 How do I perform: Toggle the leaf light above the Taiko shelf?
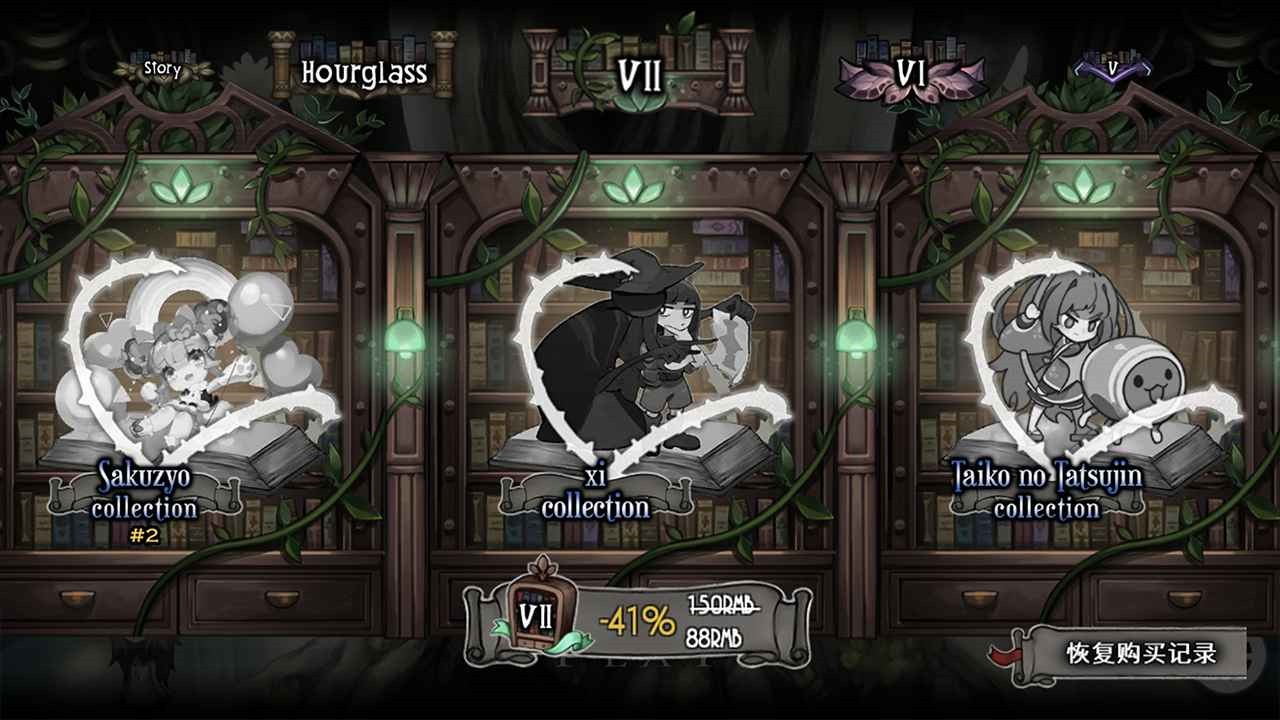1082,185
